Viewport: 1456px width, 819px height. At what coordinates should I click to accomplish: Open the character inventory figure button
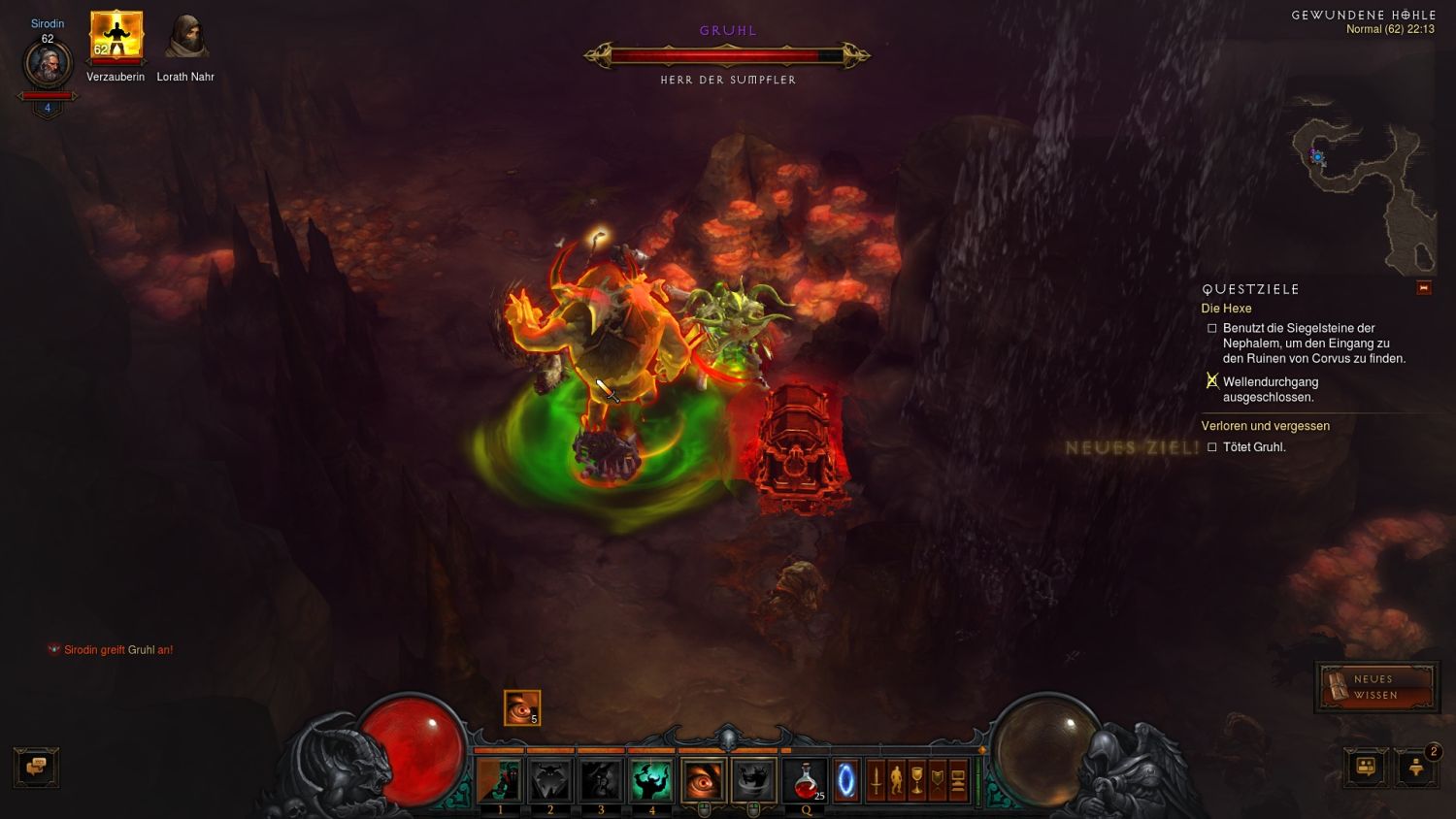(x=896, y=780)
